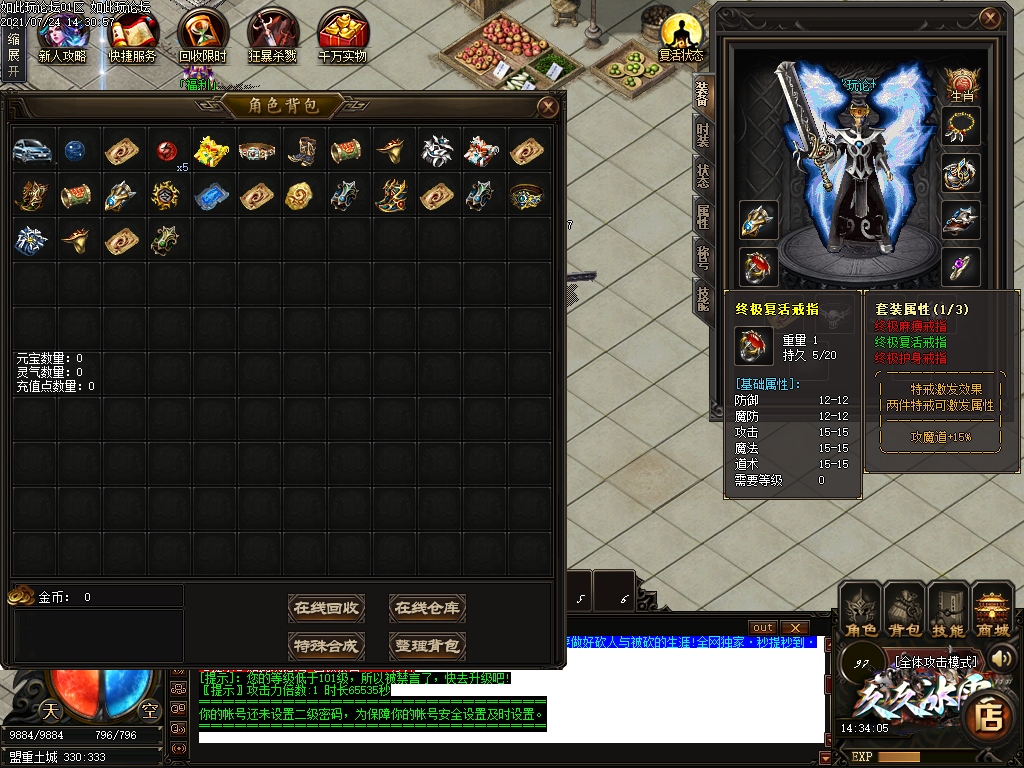This screenshot has width=1024, height=768.
Task: Open the 商城 shop from the bottom menu
Action: [993, 611]
